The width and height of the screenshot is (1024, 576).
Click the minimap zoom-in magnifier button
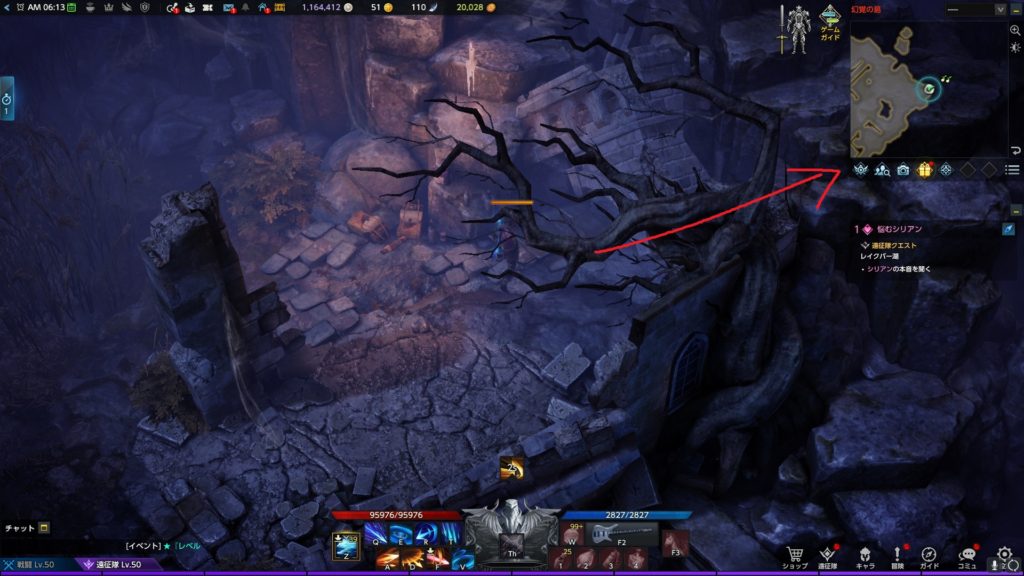[x=1015, y=31]
